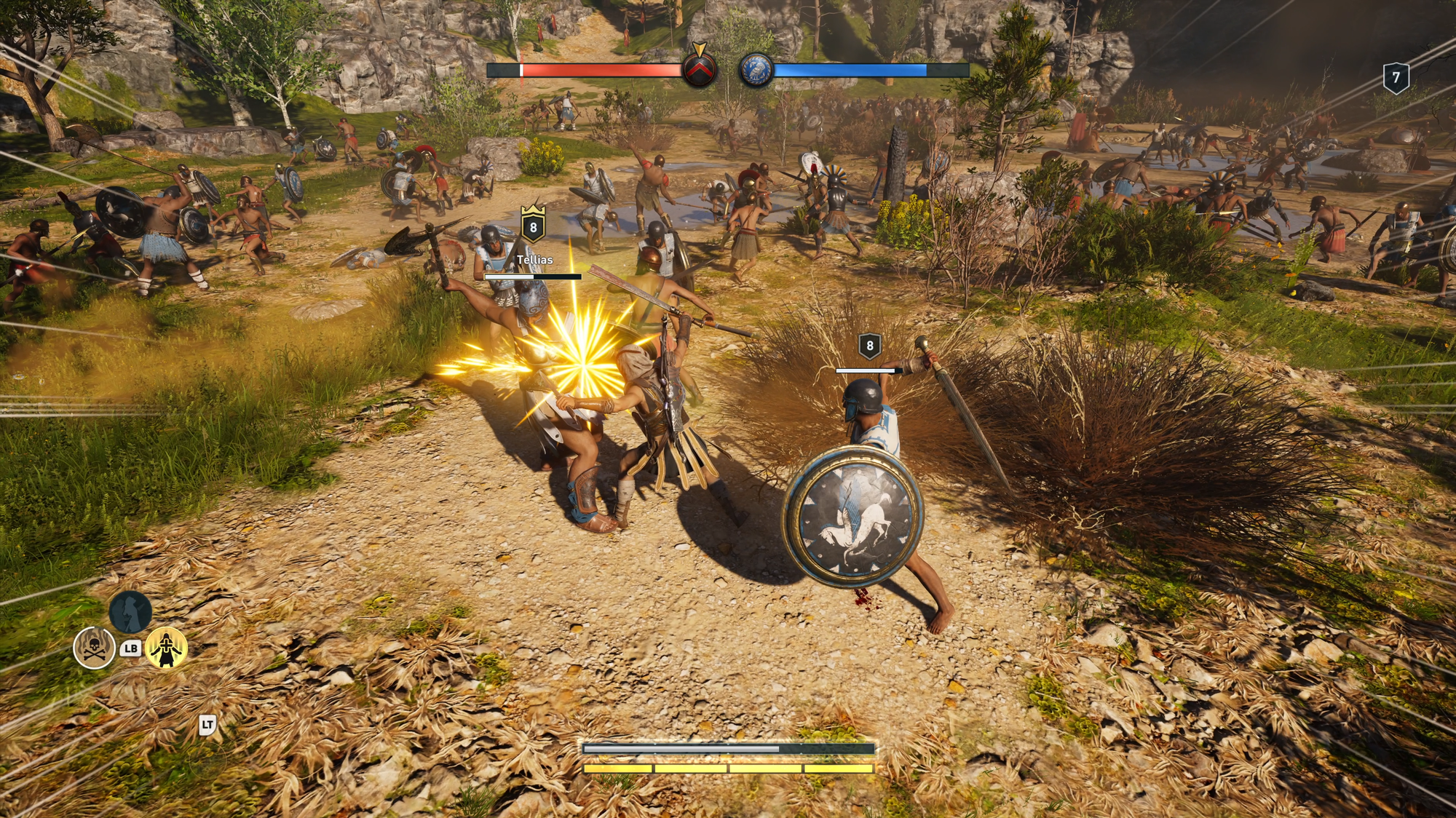Image resolution: width=1456 pixels, height=818 pixels.
Task: Activate the skull and crossbones poison ability
Action: [95, 647]
